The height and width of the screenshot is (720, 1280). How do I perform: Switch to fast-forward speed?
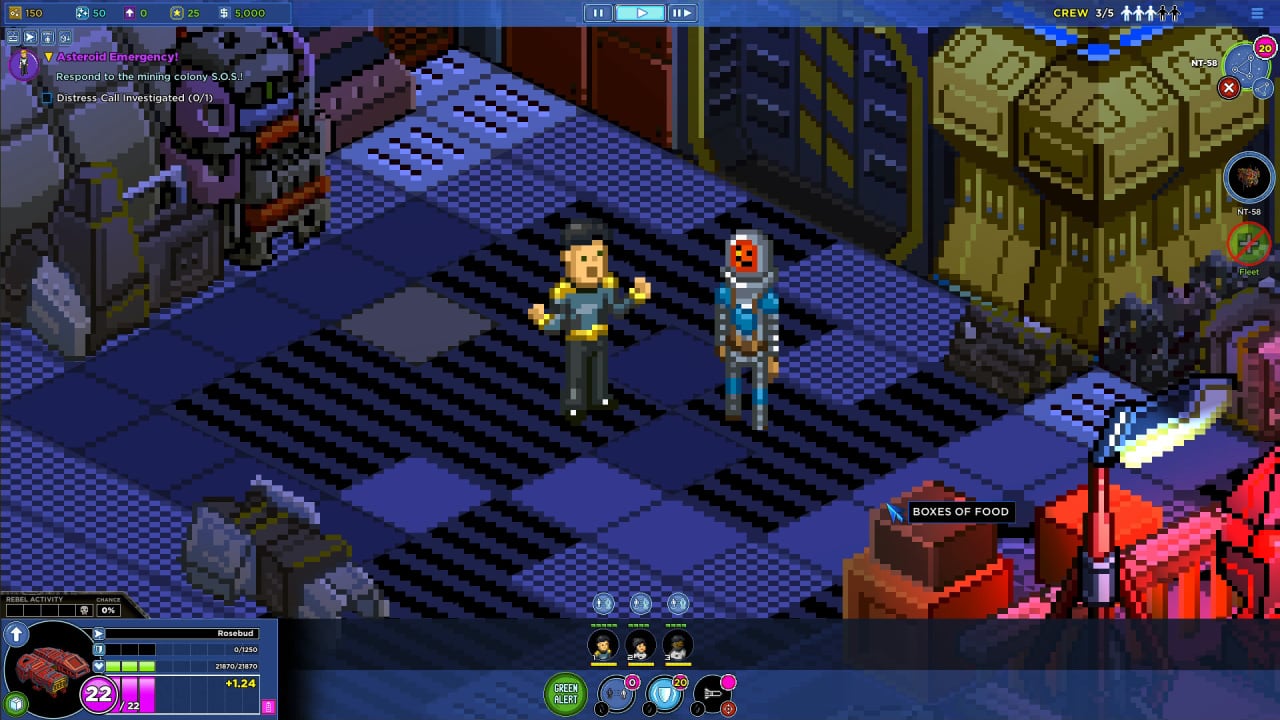click(681, 13)
